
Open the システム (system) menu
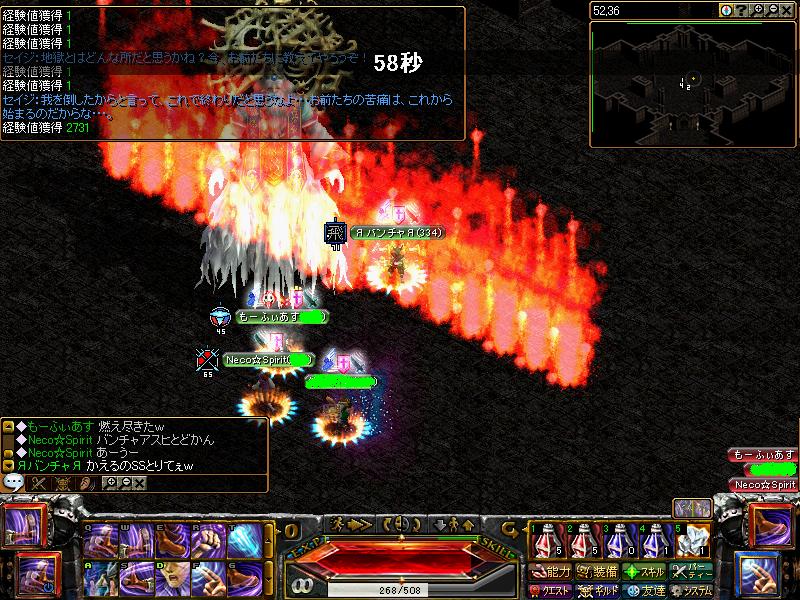[x=692, y=591]
